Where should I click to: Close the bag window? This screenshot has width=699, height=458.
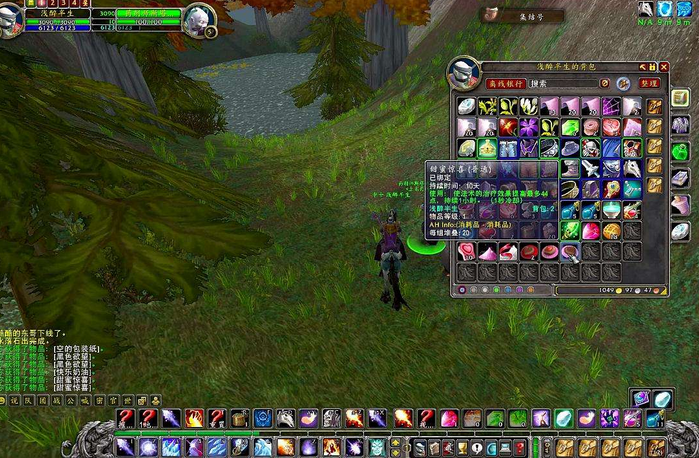pyautogui.click(x=664, y=67)
